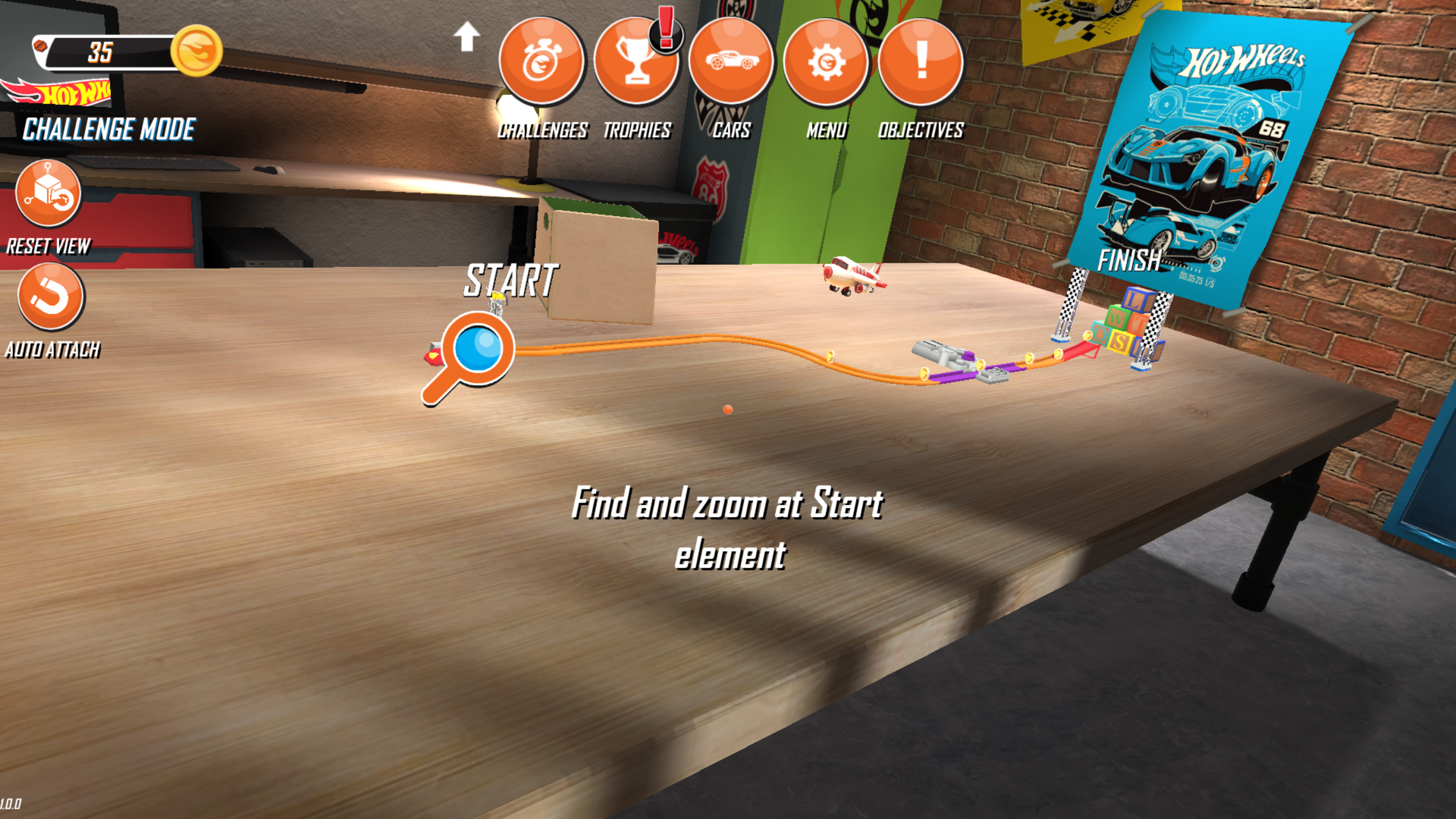Image resolution: width=1456 pixels, height=819 pixels.
Task: Show the Objectives panel
Action: point(921,61)
